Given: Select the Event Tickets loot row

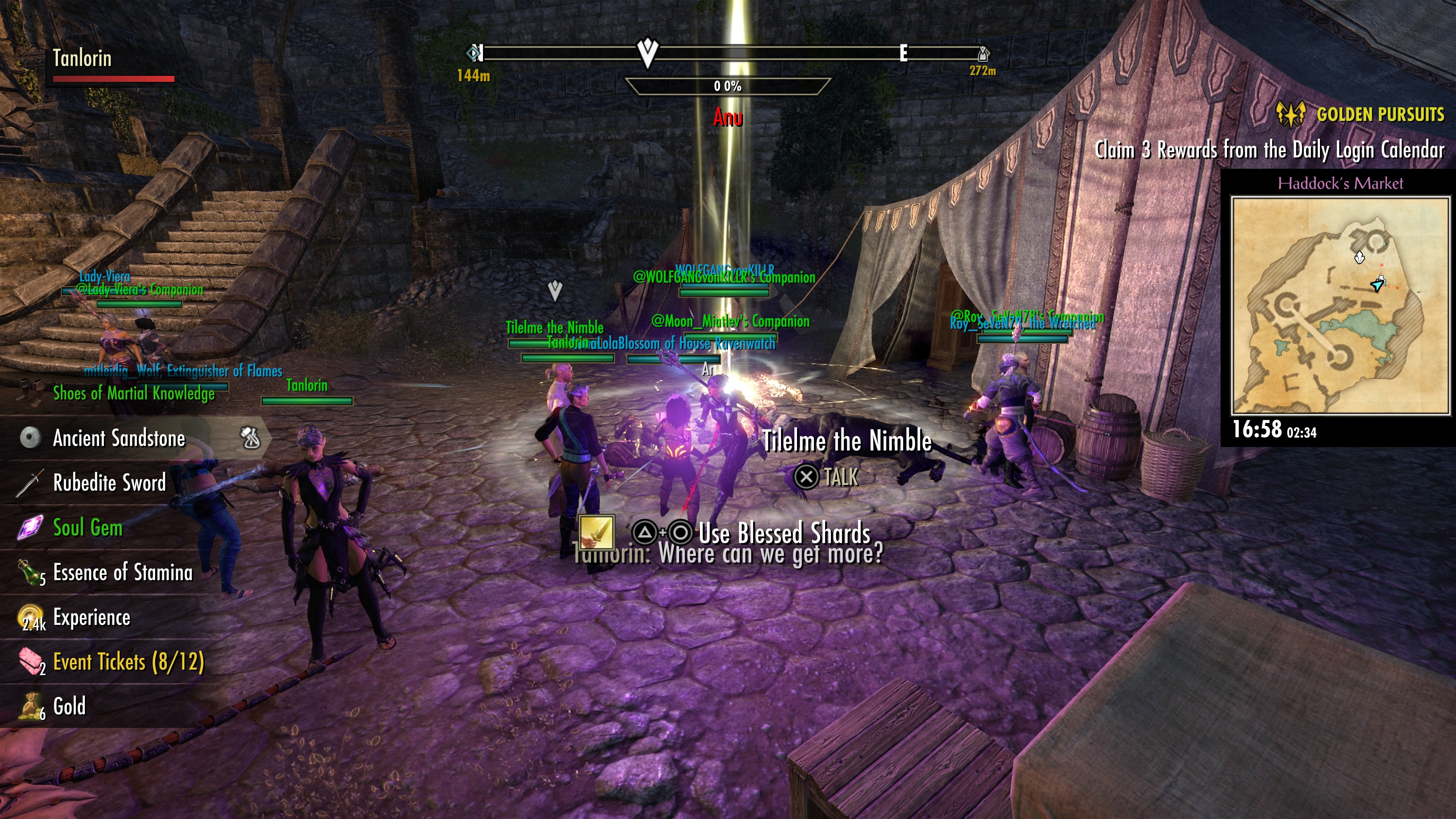Looking at the screenshot, I should click(128, 662).
